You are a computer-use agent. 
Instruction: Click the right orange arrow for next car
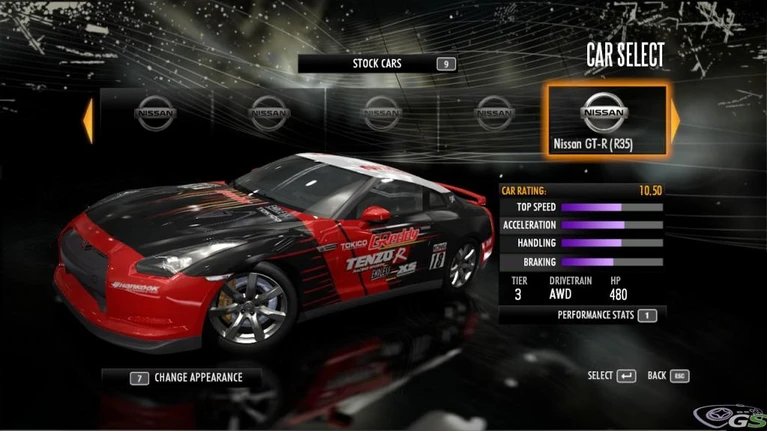tap(675, 121)
